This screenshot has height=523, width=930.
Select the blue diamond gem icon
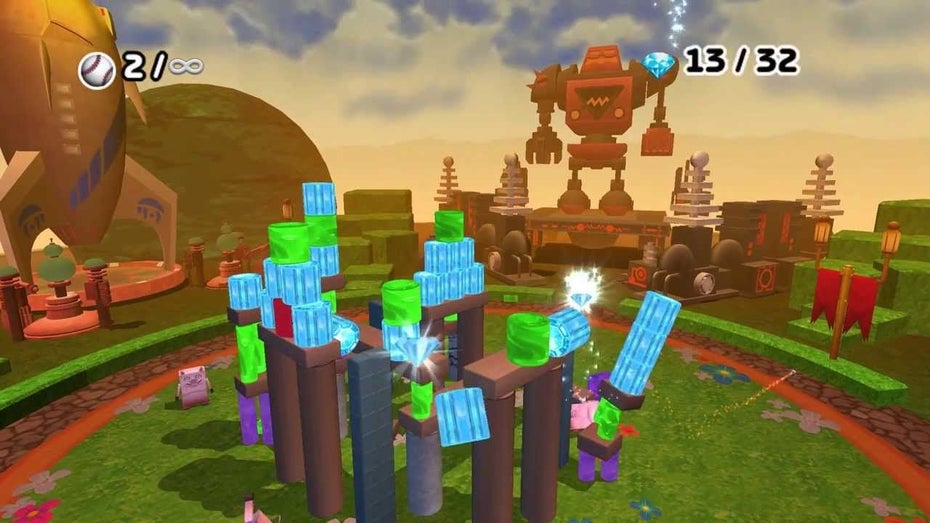tap(658, 62)
